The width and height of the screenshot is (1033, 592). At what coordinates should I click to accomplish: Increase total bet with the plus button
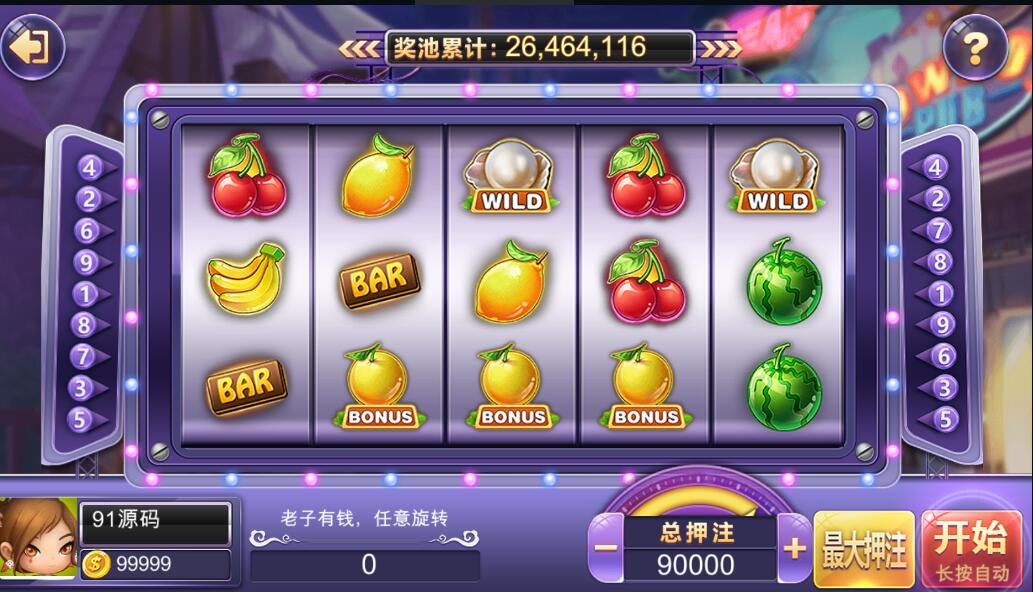tap(795, 548)
